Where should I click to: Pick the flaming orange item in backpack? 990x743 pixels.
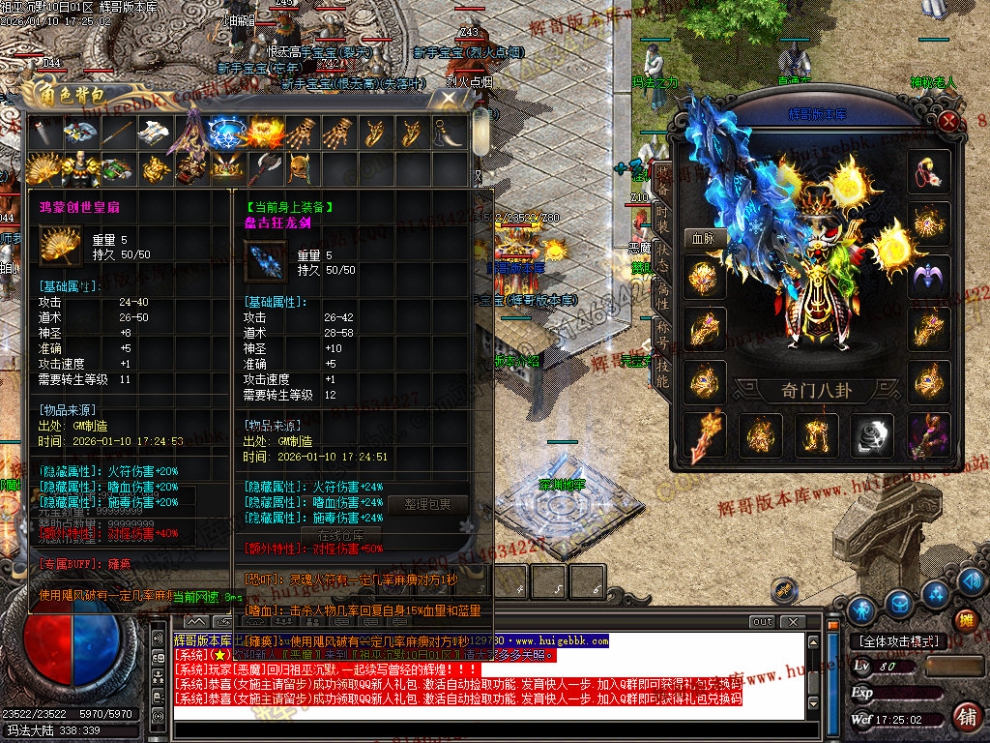[266, 132]
